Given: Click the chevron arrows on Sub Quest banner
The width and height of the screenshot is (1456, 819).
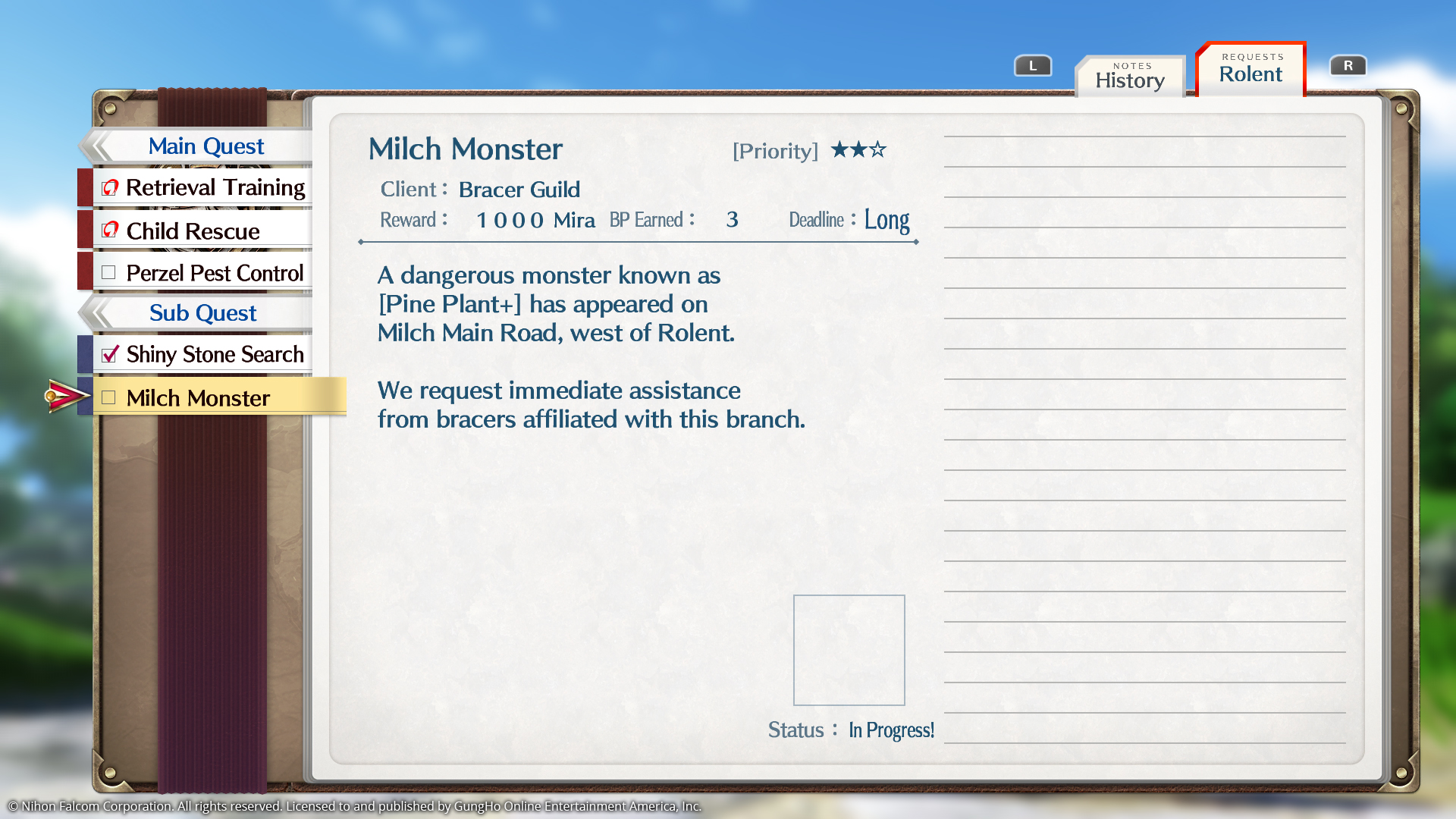Looking at the screenshot, I should click(99, 312).
